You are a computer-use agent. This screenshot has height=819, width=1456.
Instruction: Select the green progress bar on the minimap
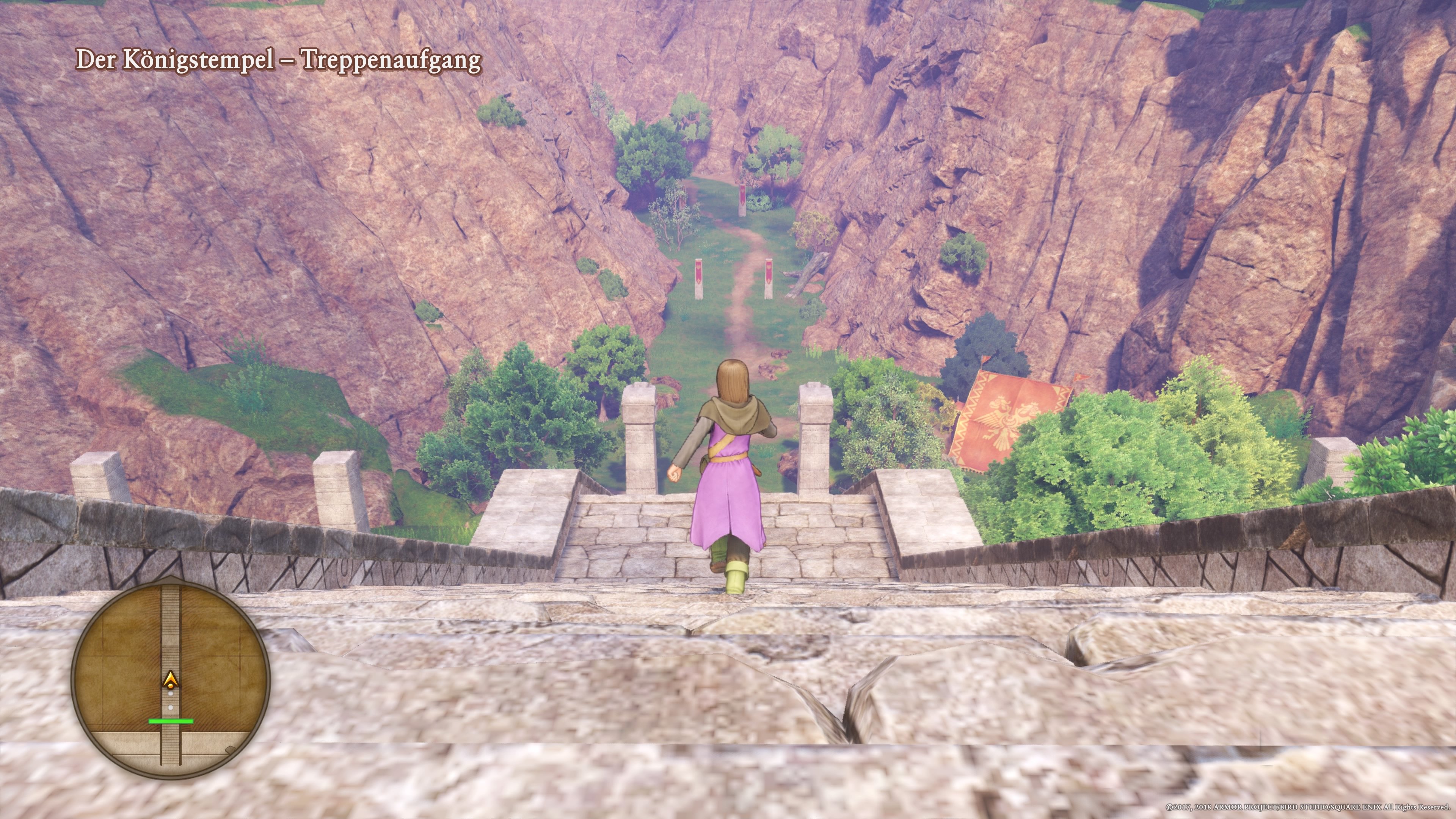(171, 721)
